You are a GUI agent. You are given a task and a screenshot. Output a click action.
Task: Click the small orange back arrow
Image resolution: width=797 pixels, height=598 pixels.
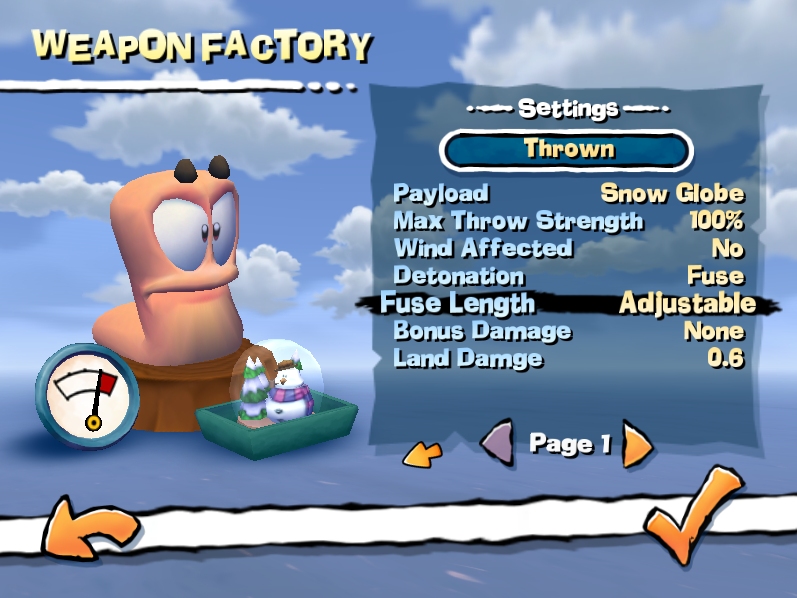click(422, 455)
